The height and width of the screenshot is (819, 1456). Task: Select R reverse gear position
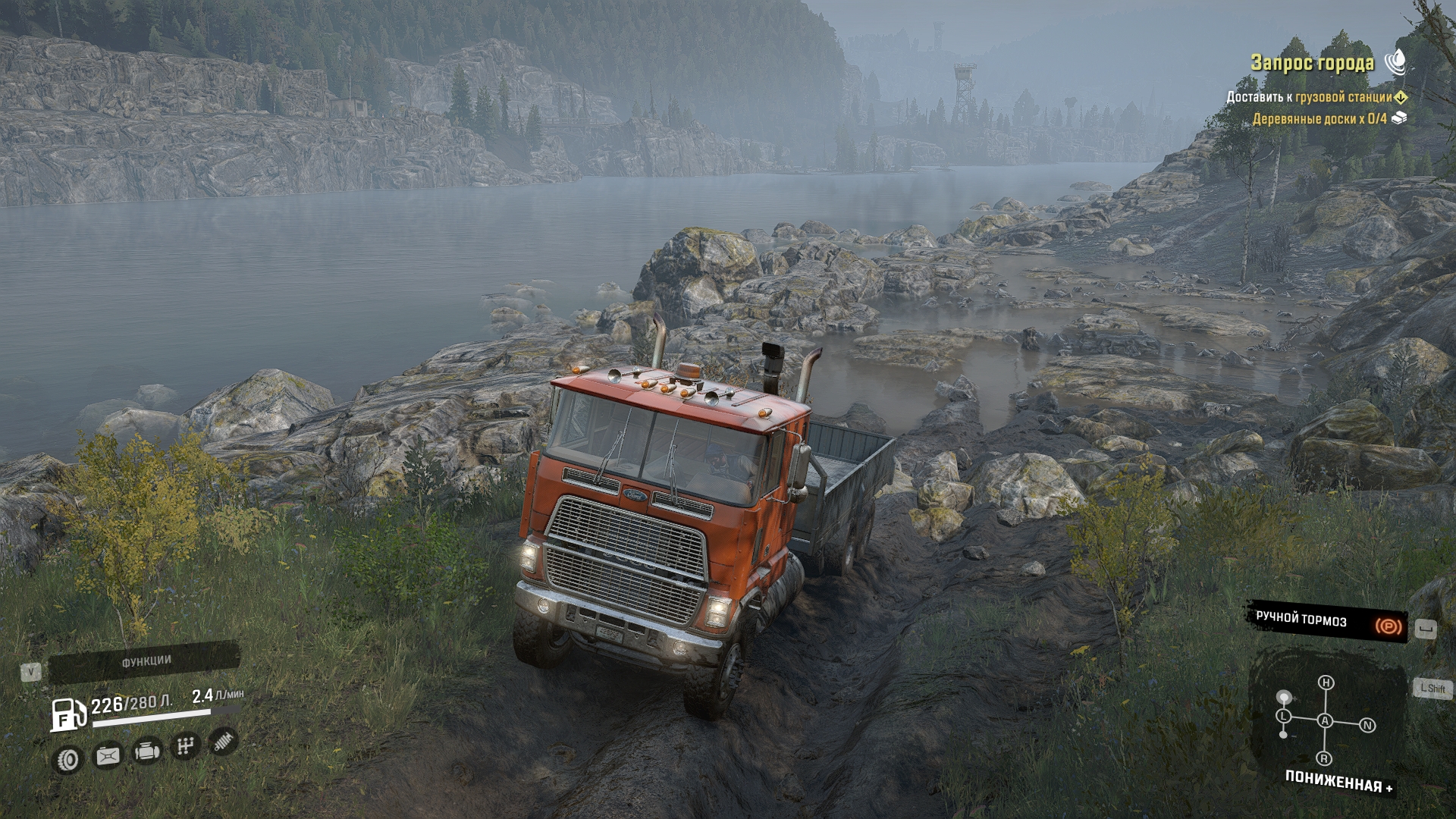pos(1324,759)
